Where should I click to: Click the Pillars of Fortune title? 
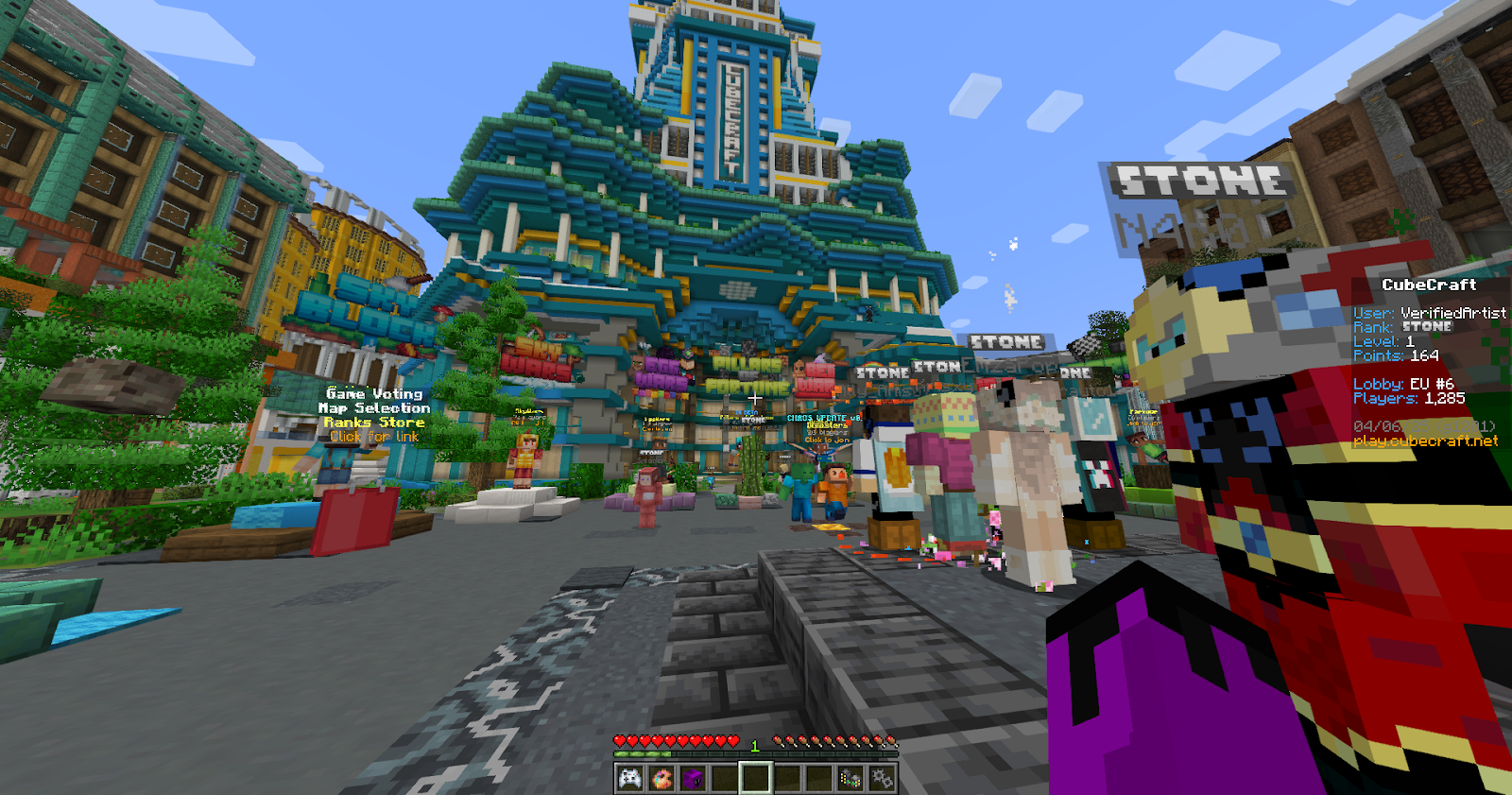click(747, 373)
